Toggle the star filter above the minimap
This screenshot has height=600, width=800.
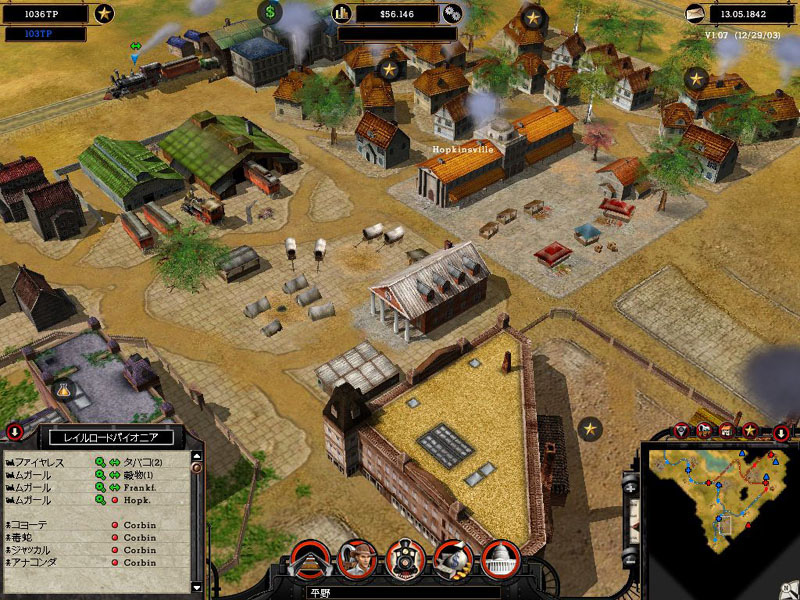click(749, 431)
